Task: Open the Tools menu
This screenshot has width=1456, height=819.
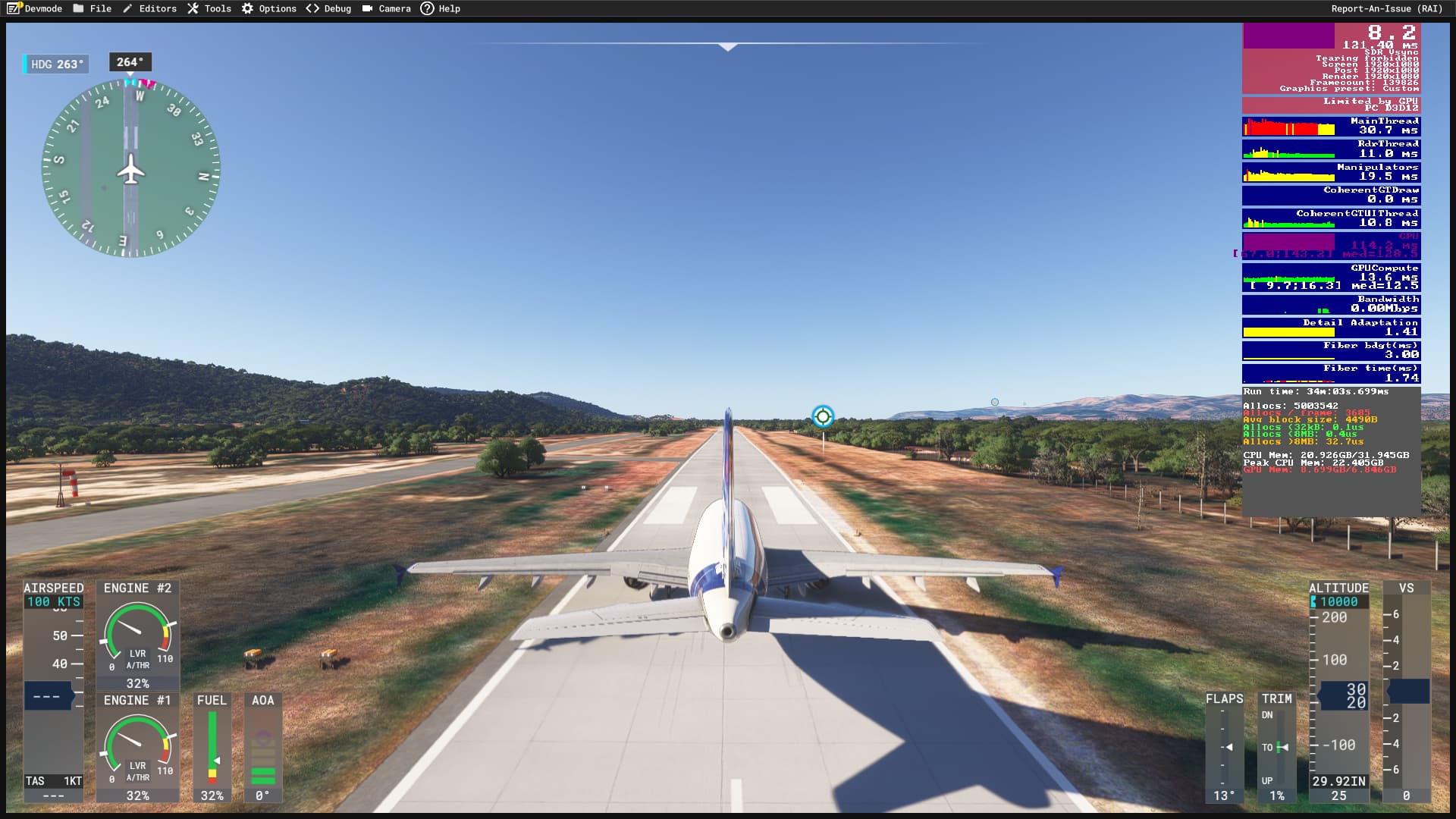Action: click(209, 8)
